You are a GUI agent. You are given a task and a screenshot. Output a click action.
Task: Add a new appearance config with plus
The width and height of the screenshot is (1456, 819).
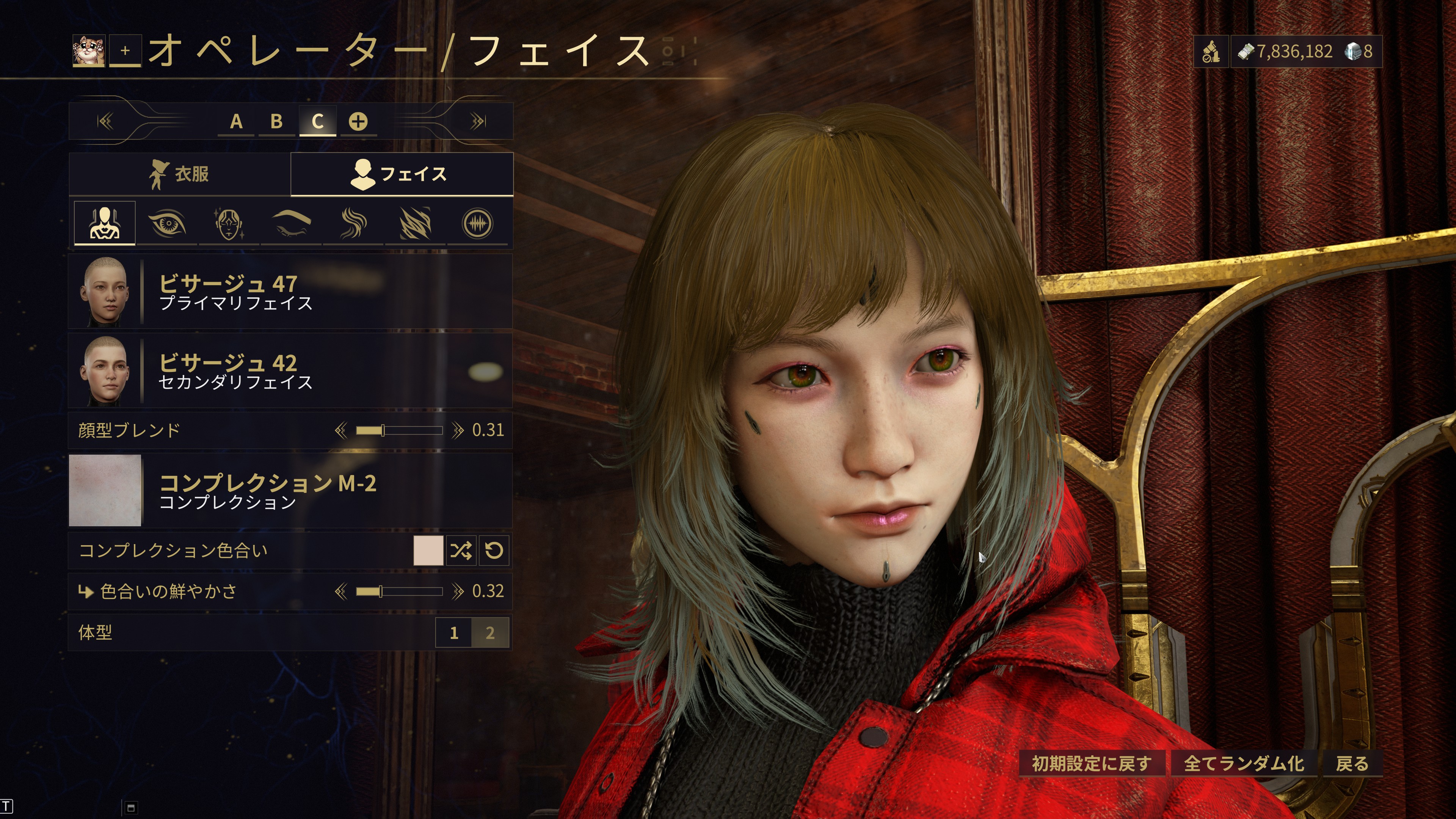coord(358,121)
